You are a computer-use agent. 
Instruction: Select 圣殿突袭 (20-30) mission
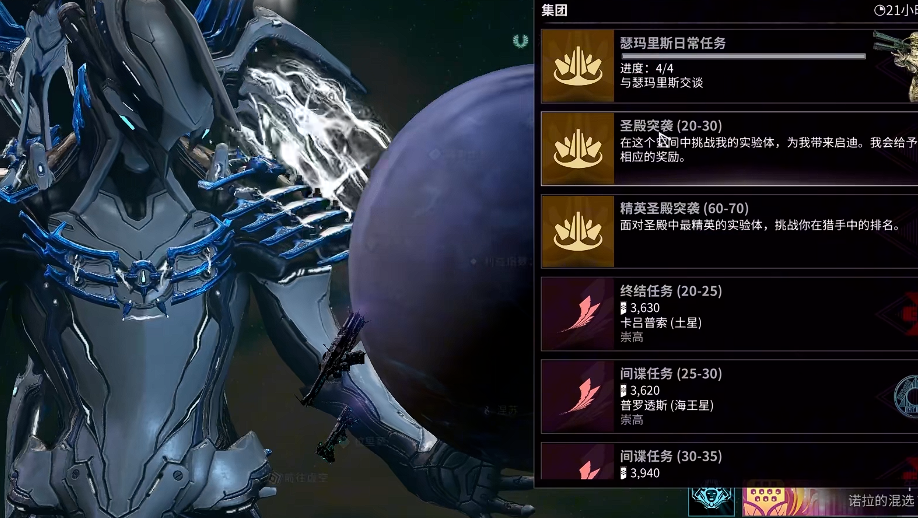click(728, 148)
